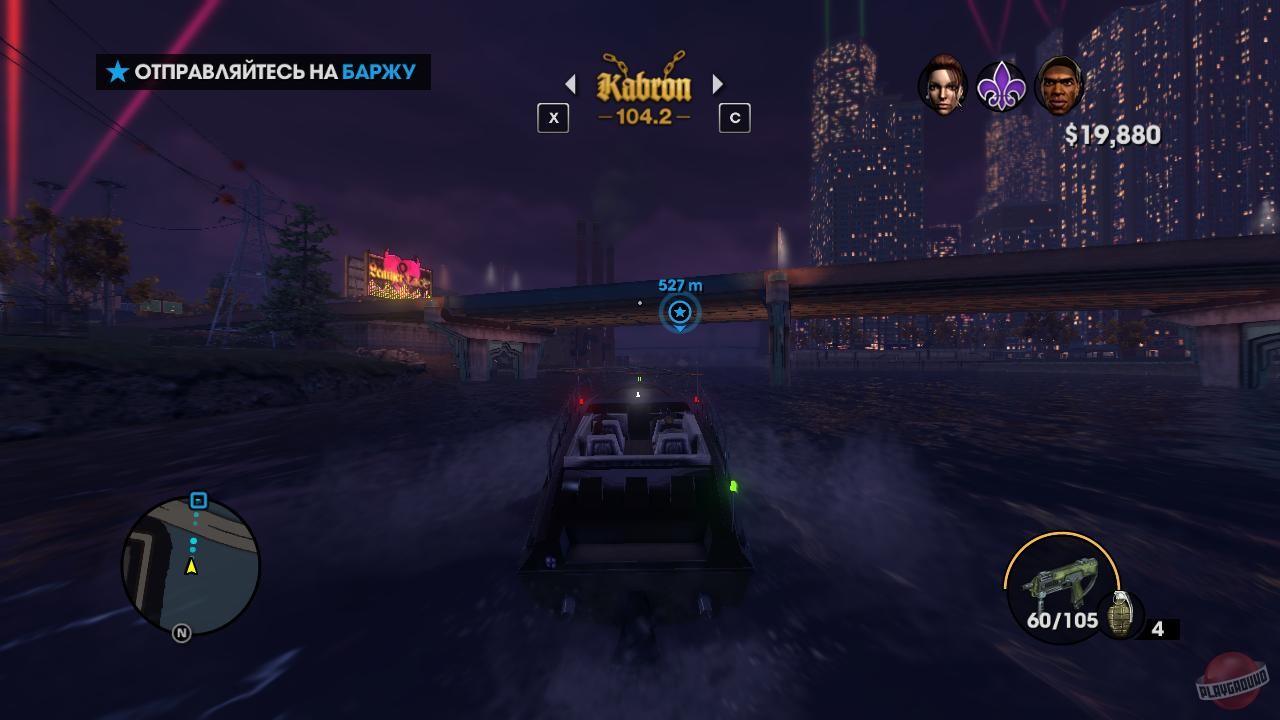
Task: Open the ОТПРАВЛЯЙТЕСЬ НА БАРЖУ objective banner
Action: tap(263, 72)
